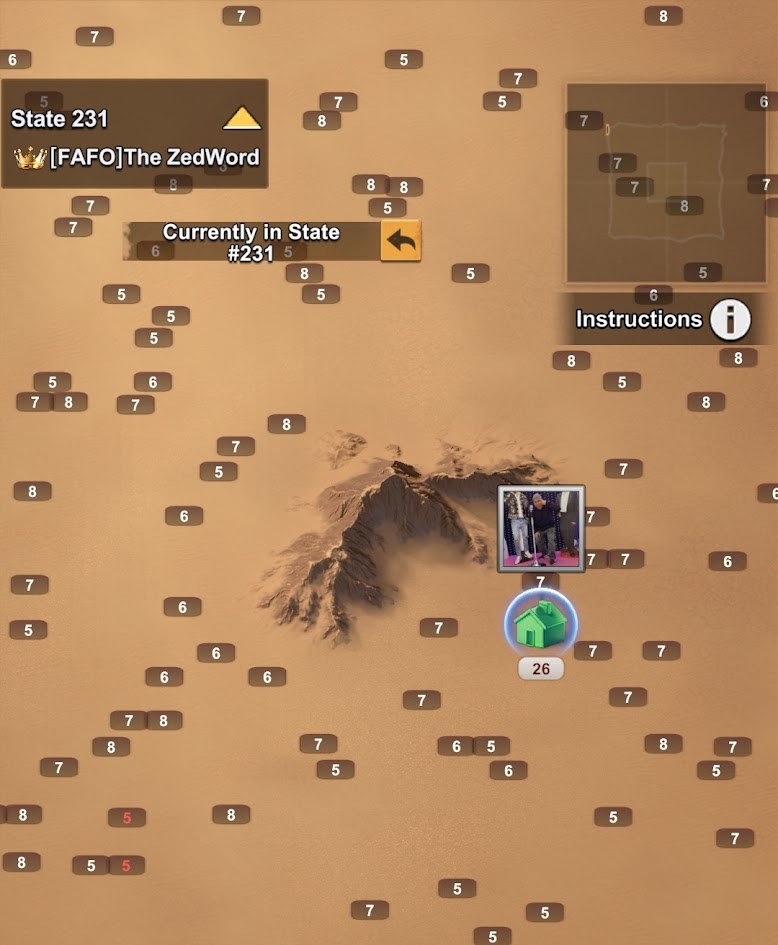Screen dimensions: 778x945
Task: Click the state minimap
Action: [x=666, y=183]
